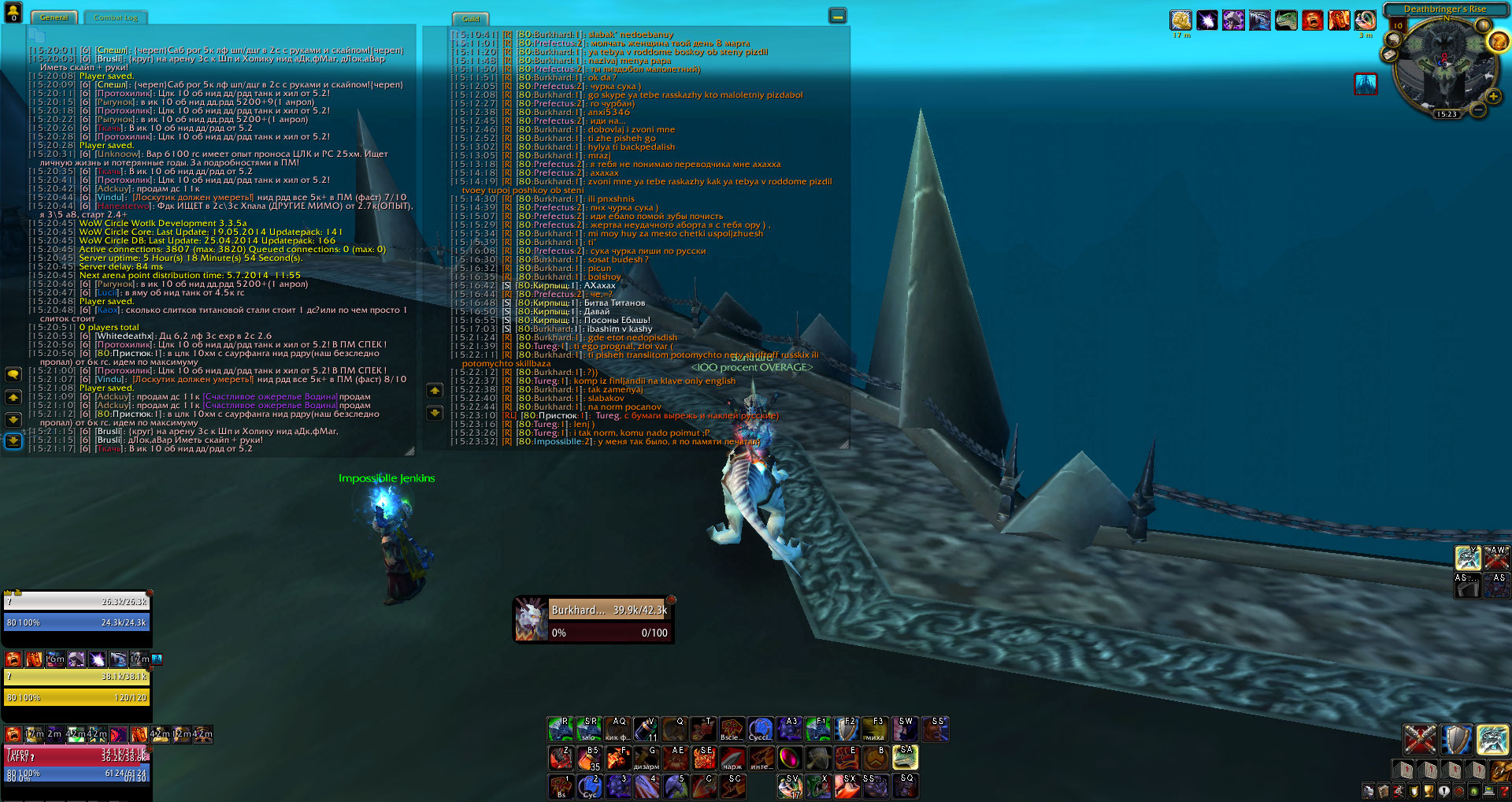Activate the Battle Stance crossed swords button
Viewport: 1512px width, 802px height.
(1420, 740)
